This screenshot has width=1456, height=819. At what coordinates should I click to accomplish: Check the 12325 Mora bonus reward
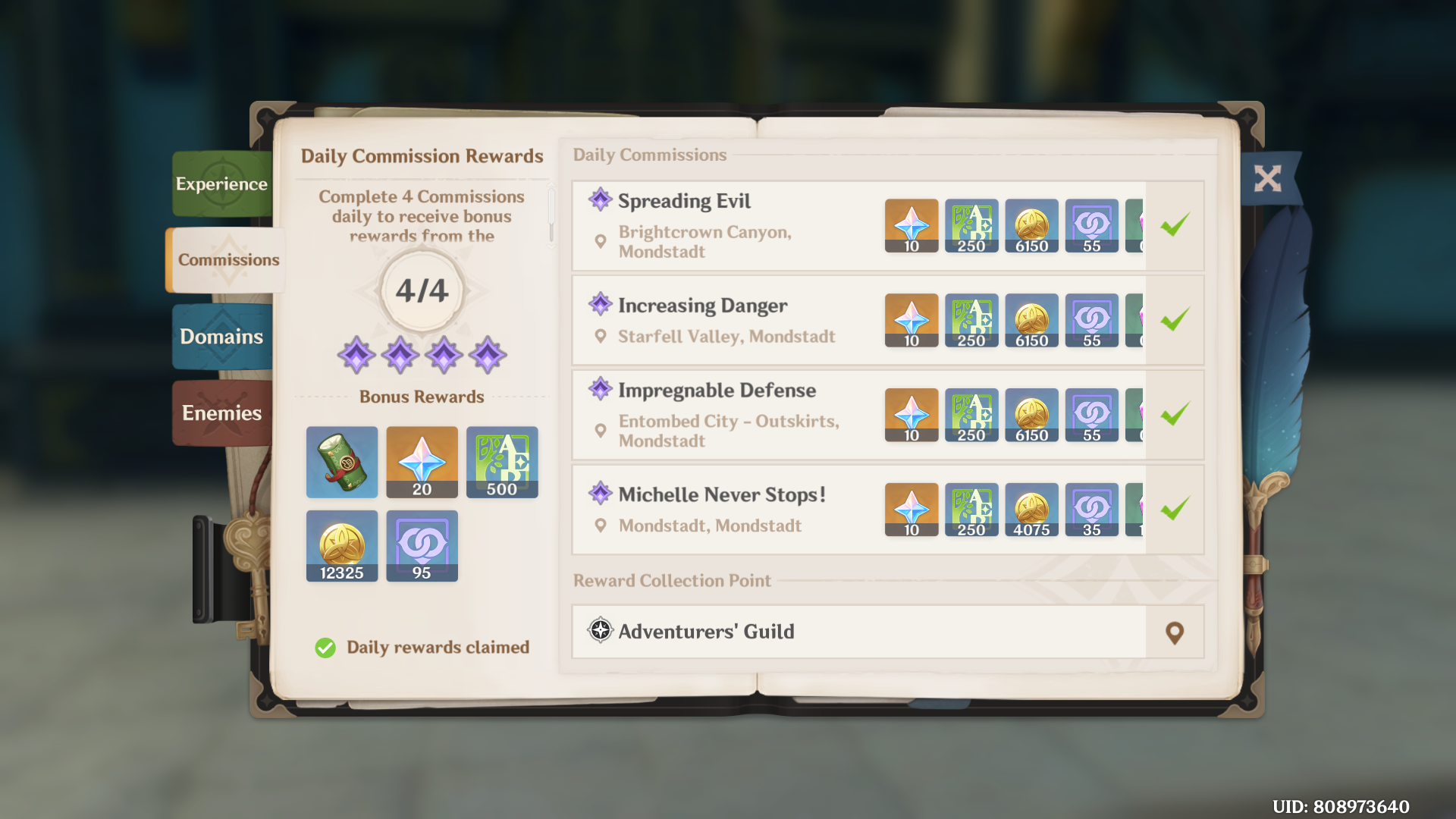click(342, 546)
